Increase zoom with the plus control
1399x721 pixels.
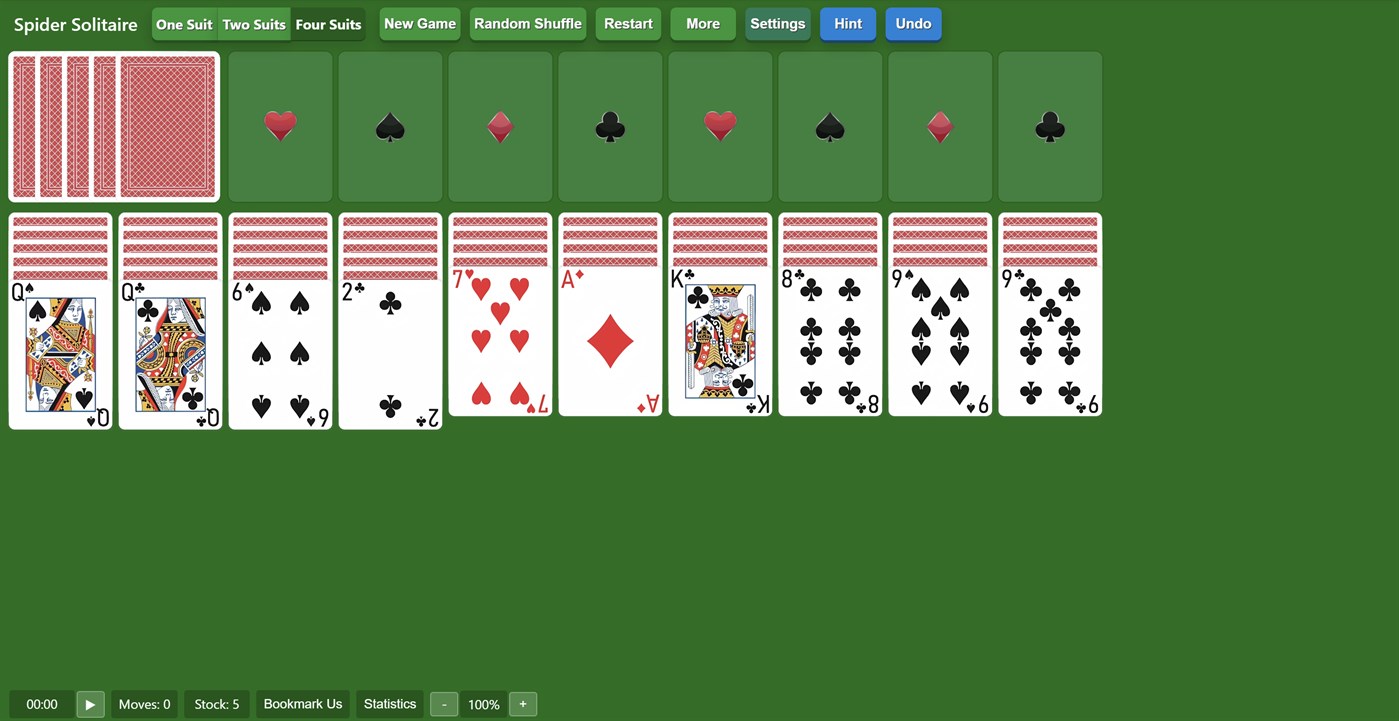point(522,704)
